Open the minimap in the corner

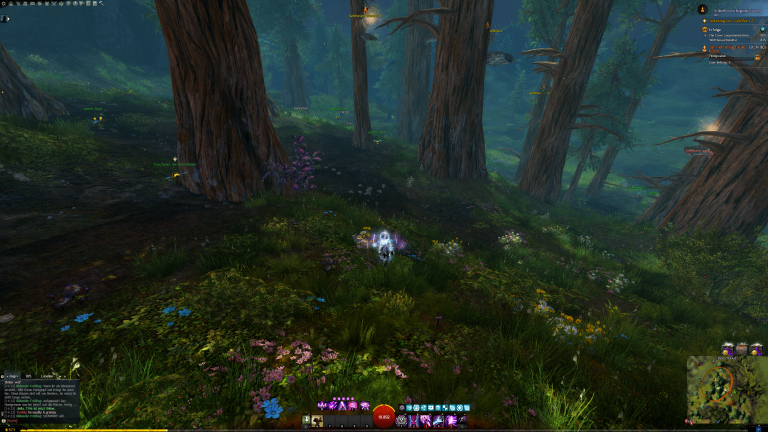click(x=726, y=392)
